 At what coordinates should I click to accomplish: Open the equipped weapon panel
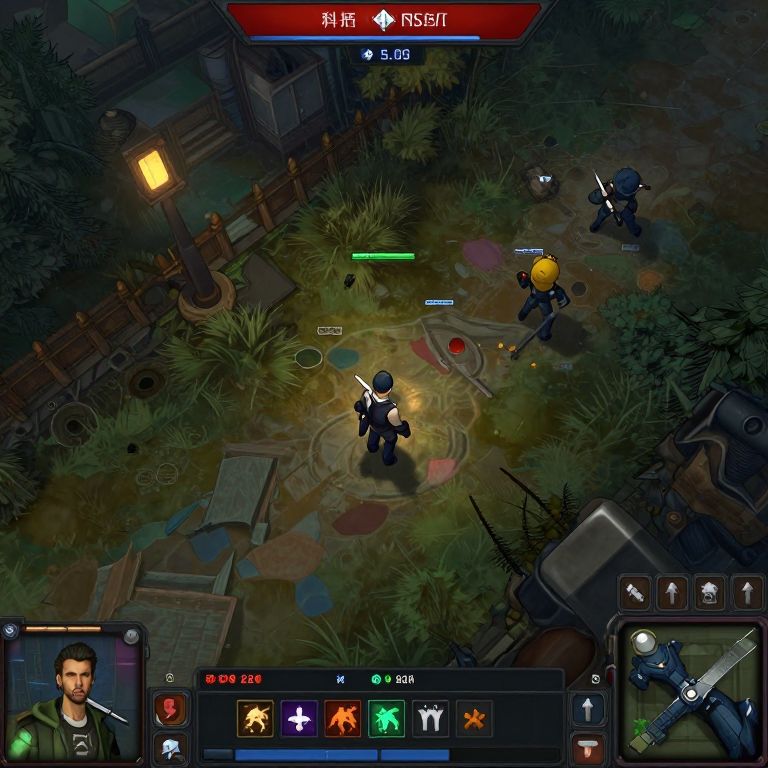(x=690, y=692)
